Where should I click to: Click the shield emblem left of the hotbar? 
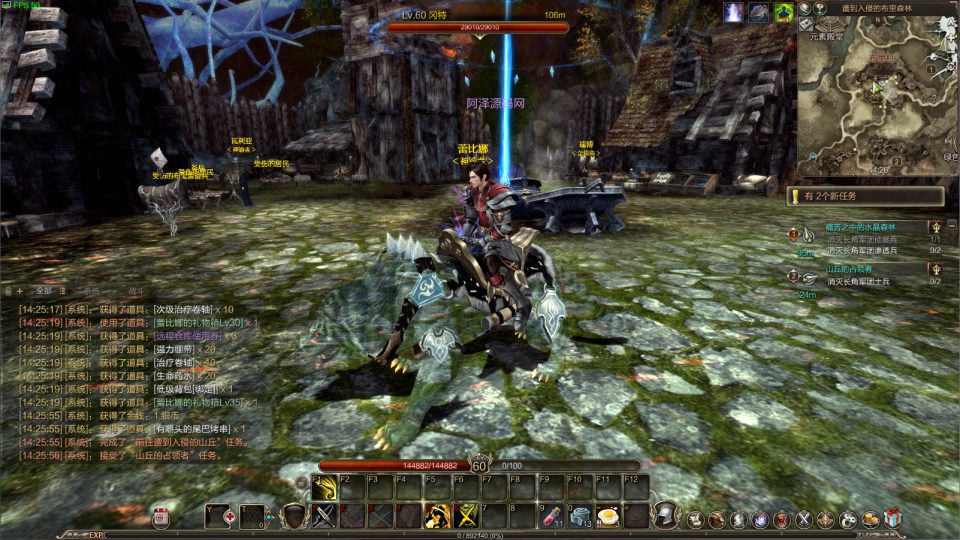tap(293, 516)
